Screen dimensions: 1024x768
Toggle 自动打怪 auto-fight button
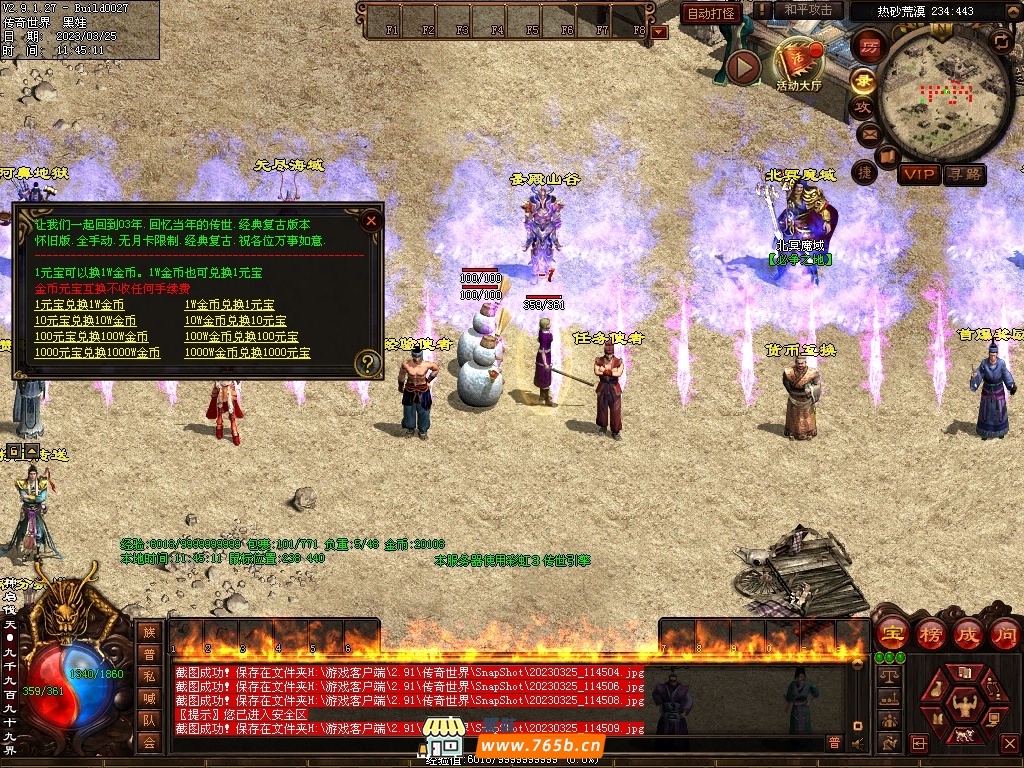coord(711,13)
